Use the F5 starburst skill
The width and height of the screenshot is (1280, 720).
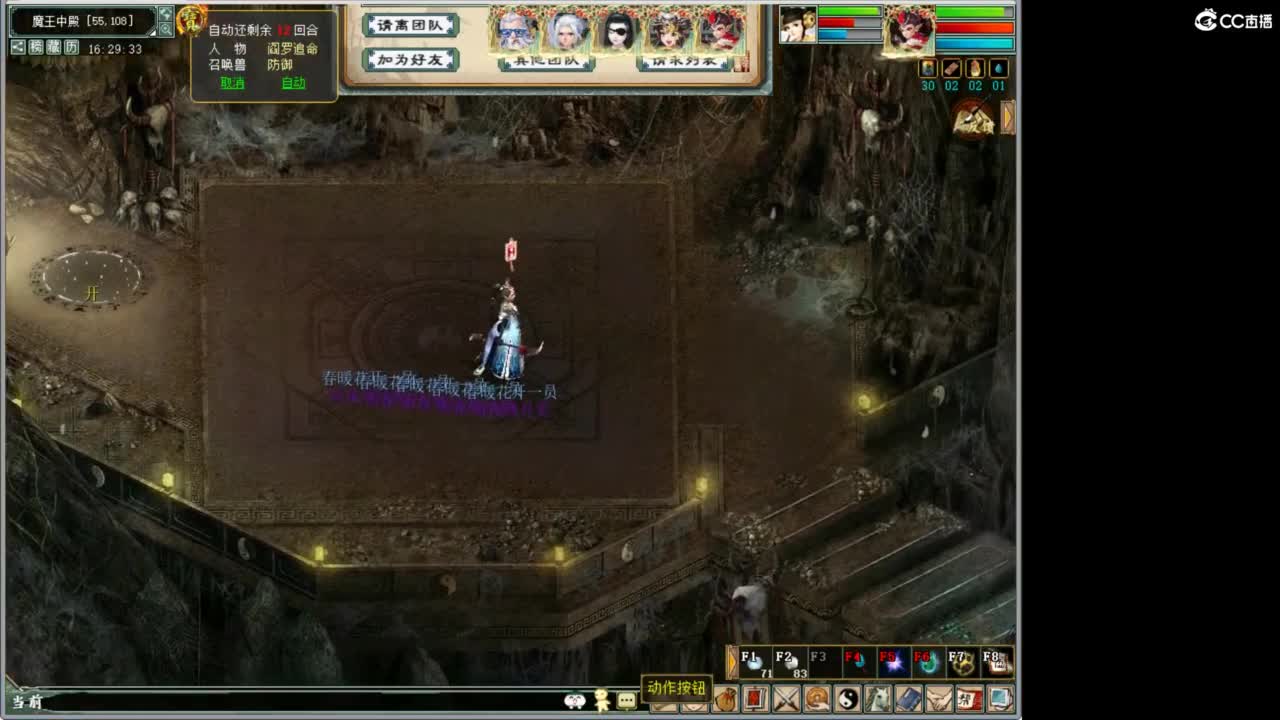(896, 662)
